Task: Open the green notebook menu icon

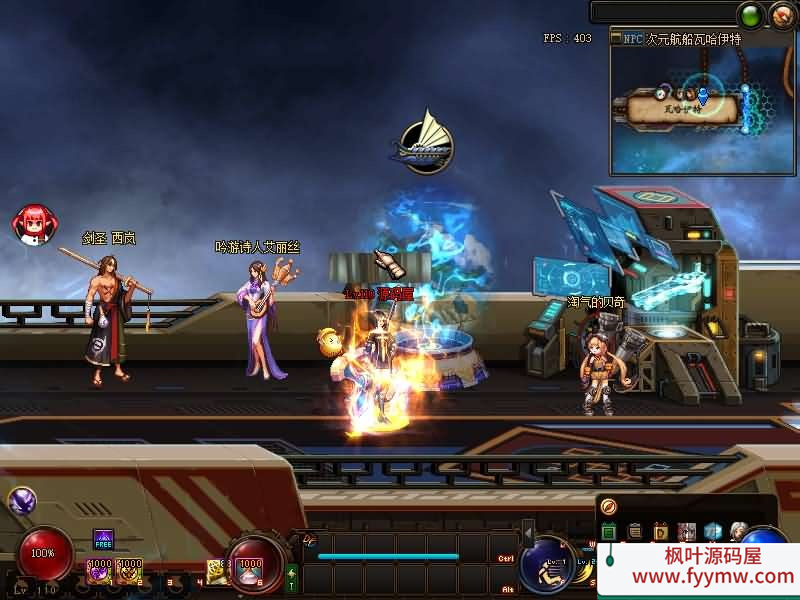Action: (x=609, y=531)
